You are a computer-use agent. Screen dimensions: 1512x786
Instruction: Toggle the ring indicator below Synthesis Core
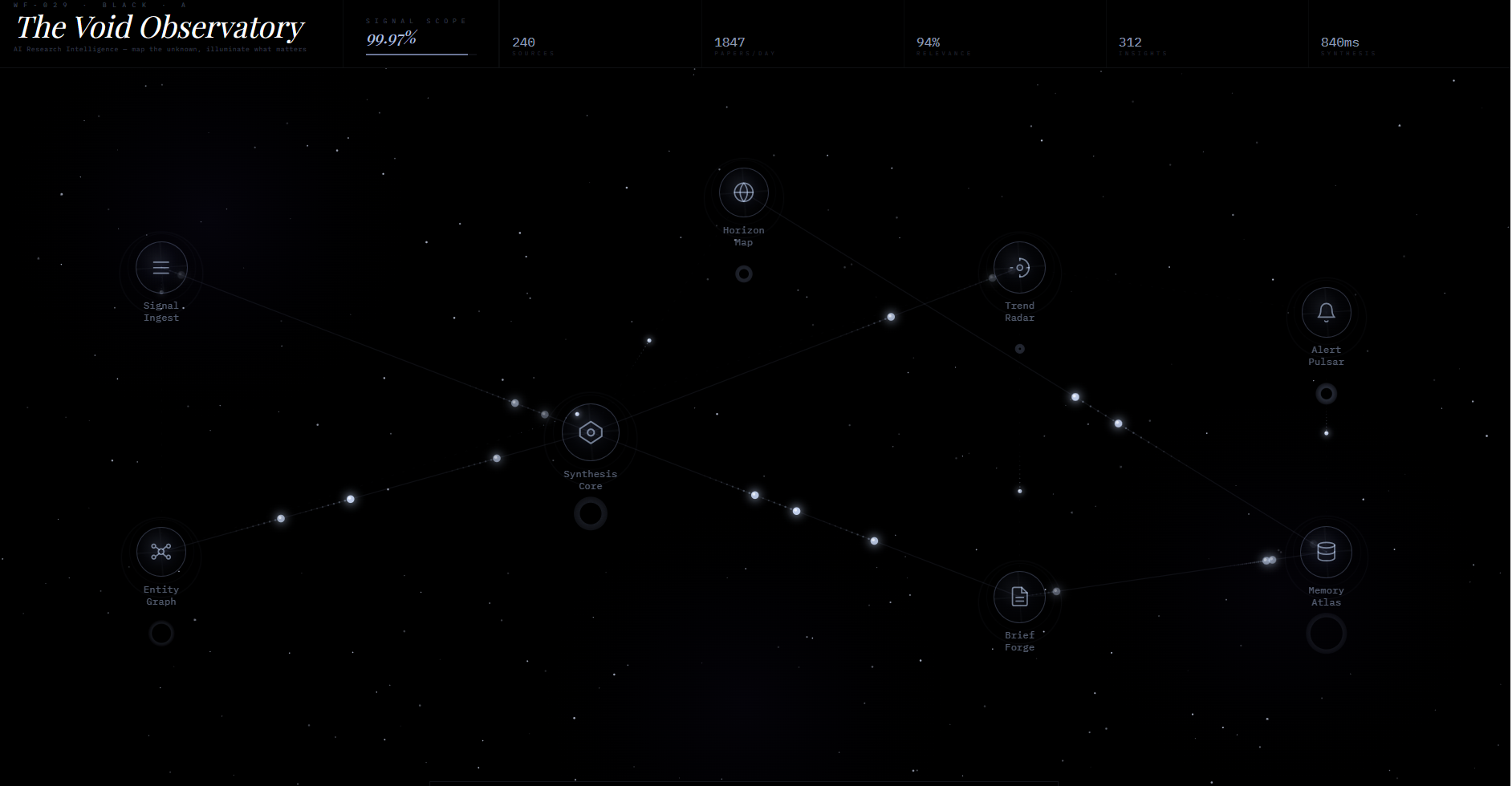coord(591,513)
